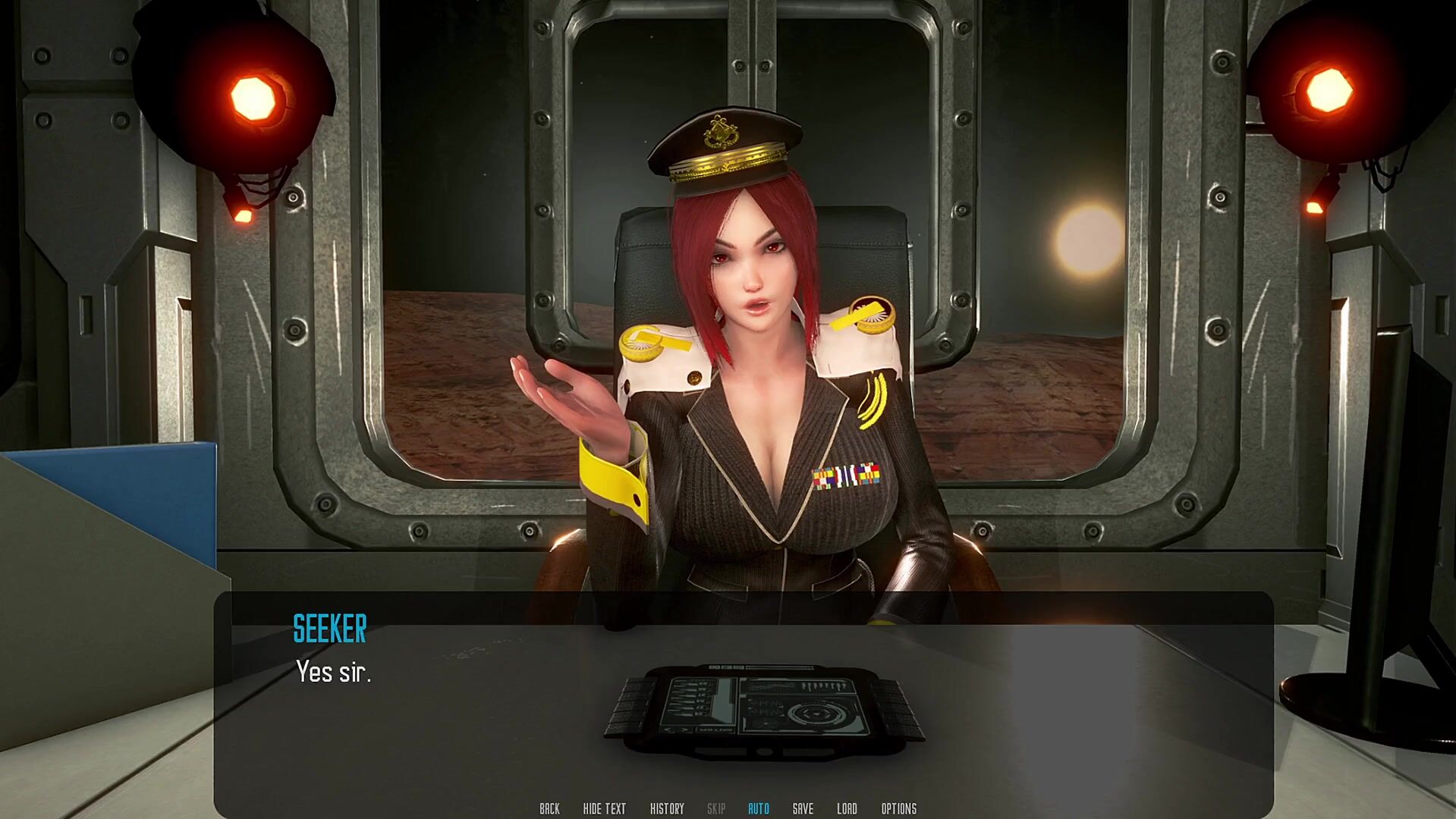Open the dialogue History log
The image size is (1456, 819).
(667, 808)
